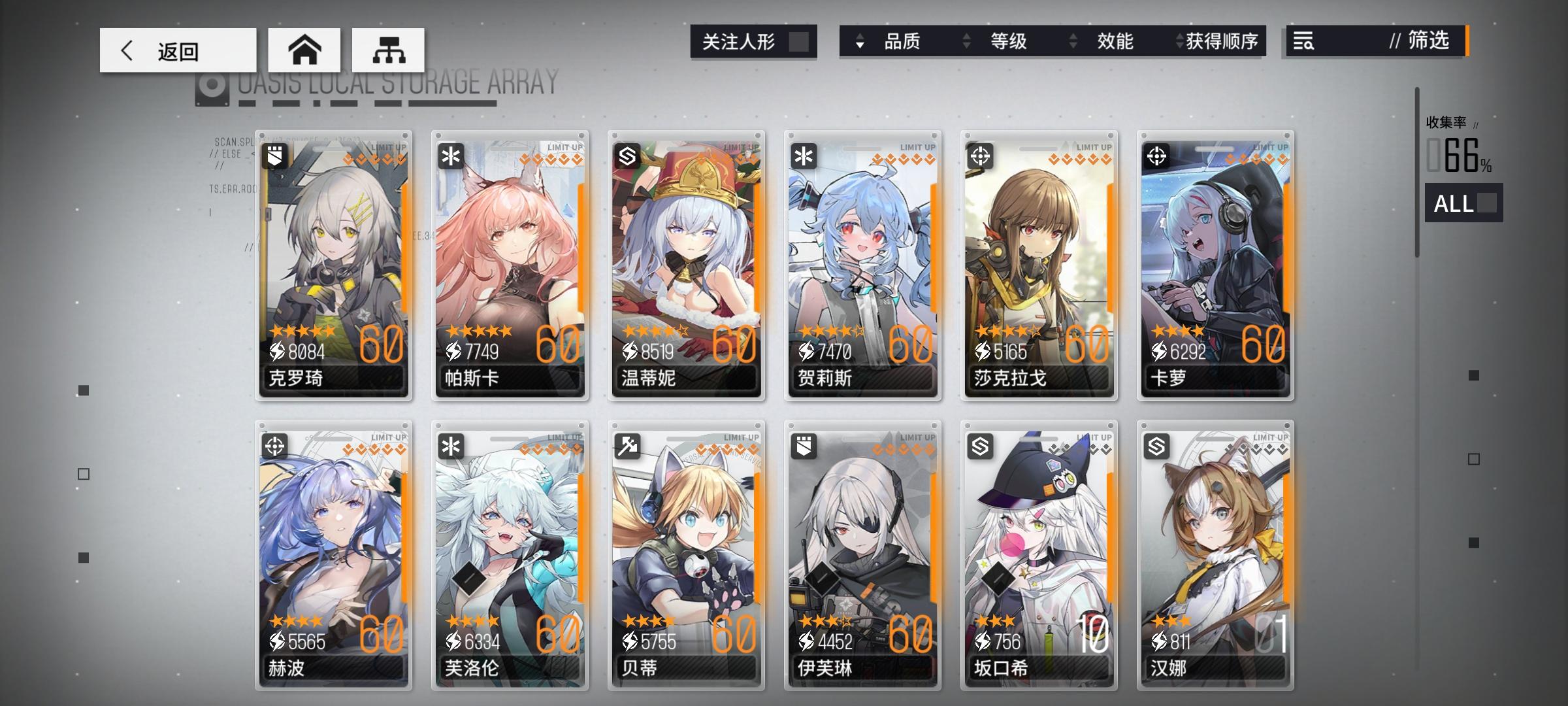Screen dimensions: 1568x706
Task: Toggle the sort direction arrows beside 品质
Action: pos(858,41)
